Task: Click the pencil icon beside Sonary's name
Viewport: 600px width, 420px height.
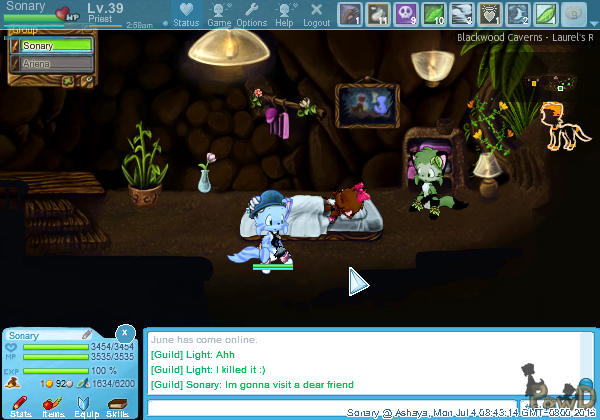Action: click(87, 334)
